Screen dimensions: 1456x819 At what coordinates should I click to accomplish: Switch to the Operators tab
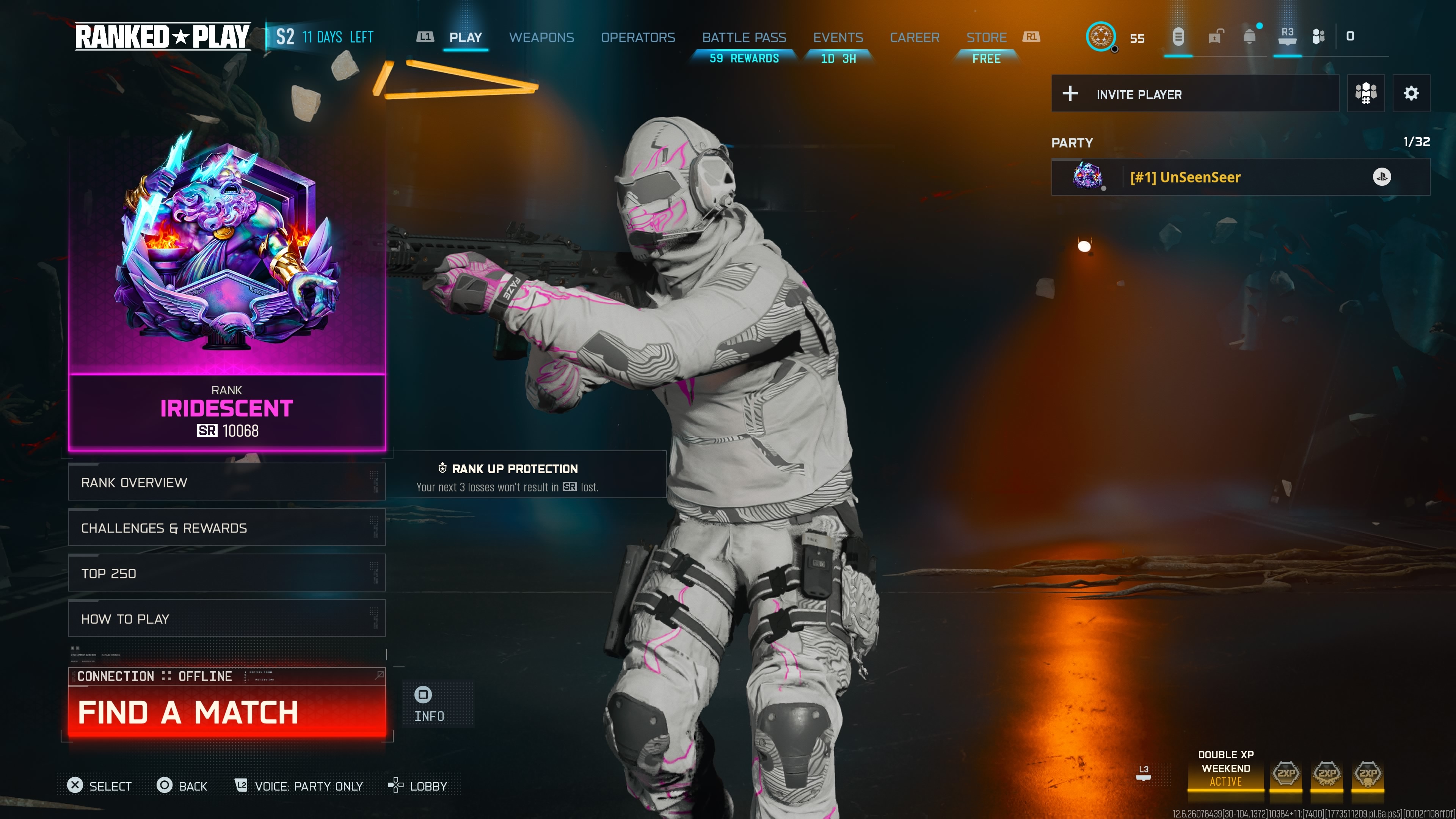click(637, 37)
